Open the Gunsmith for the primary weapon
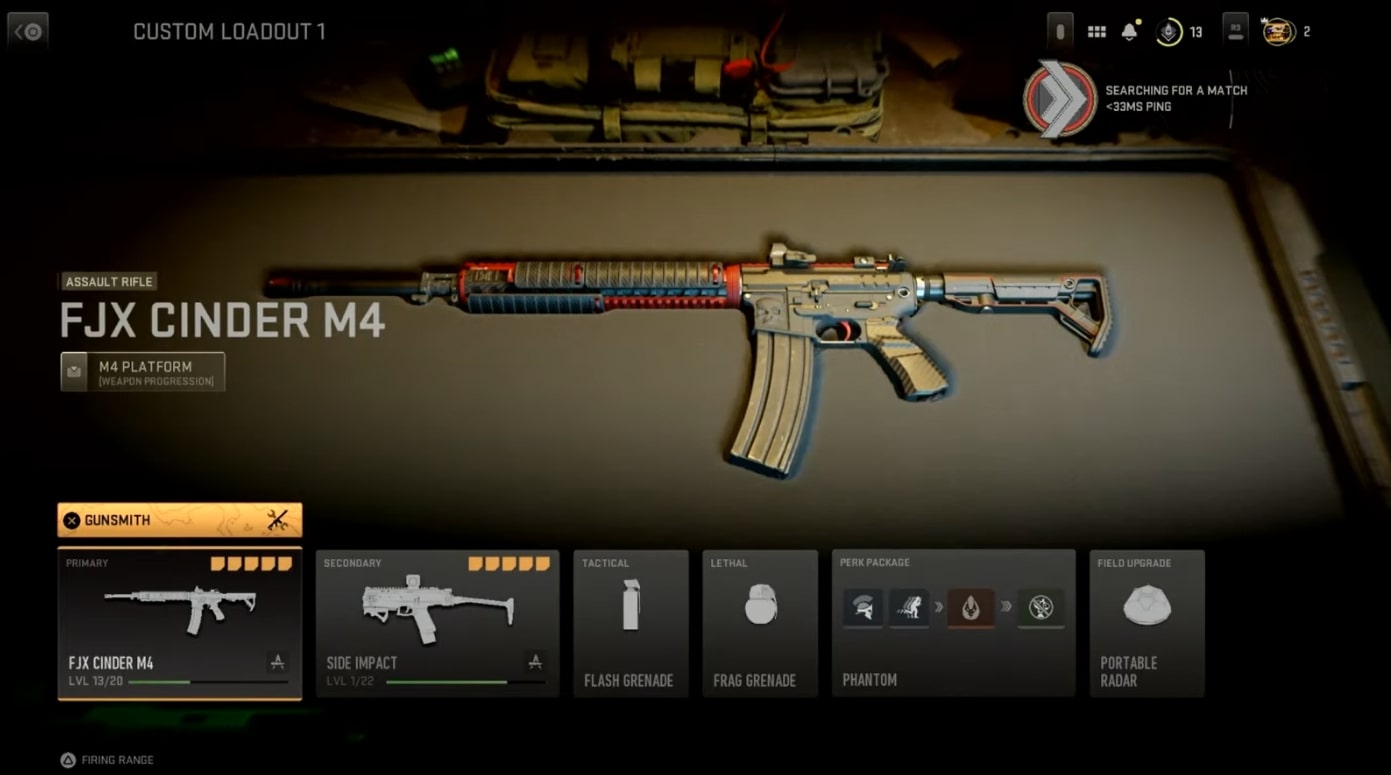Screen dimensions: 1391x775 [x=180, y=520]
